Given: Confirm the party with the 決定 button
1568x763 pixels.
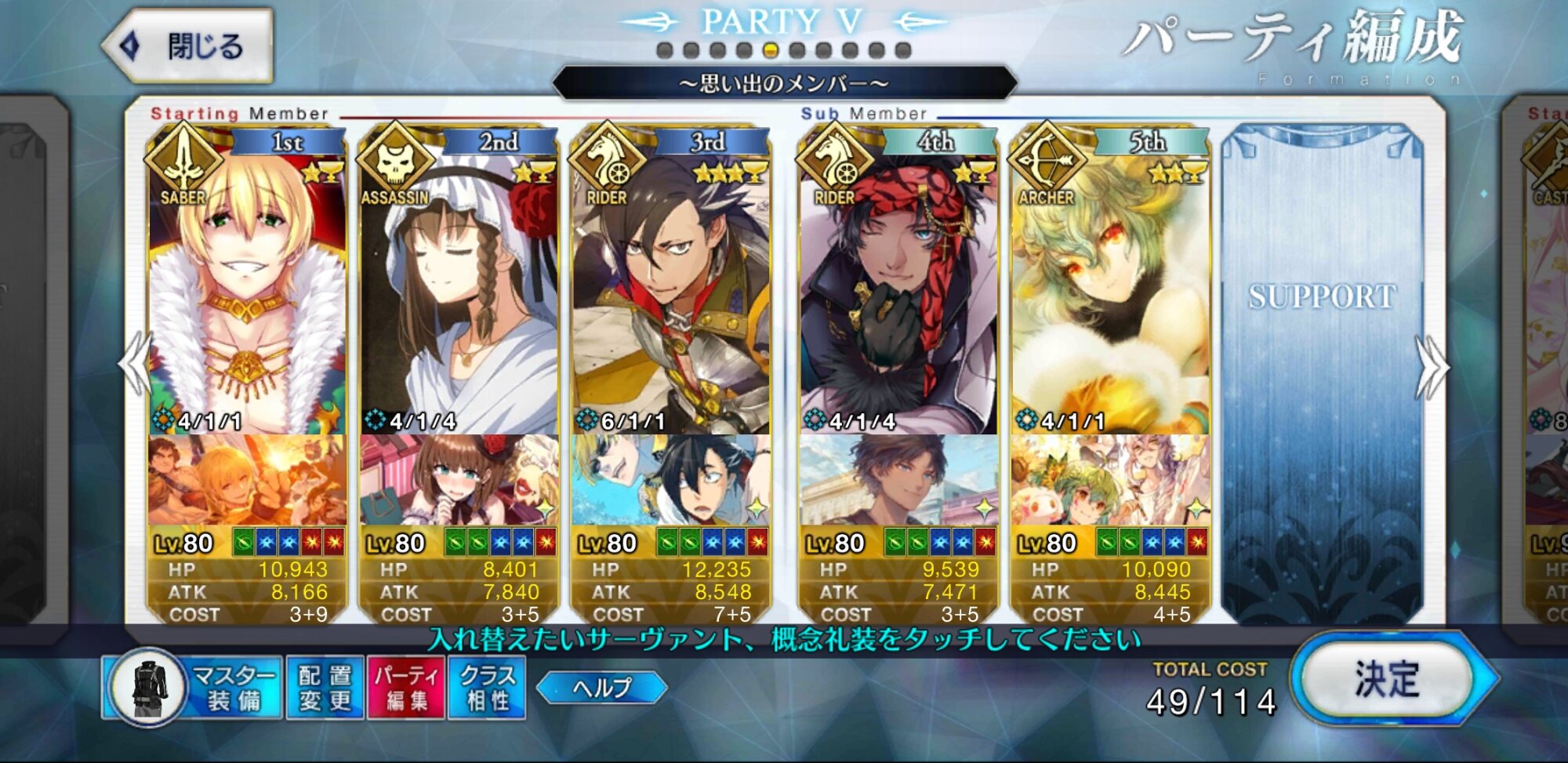Looking at the screenshot, I should click(x=1389, y=679).
